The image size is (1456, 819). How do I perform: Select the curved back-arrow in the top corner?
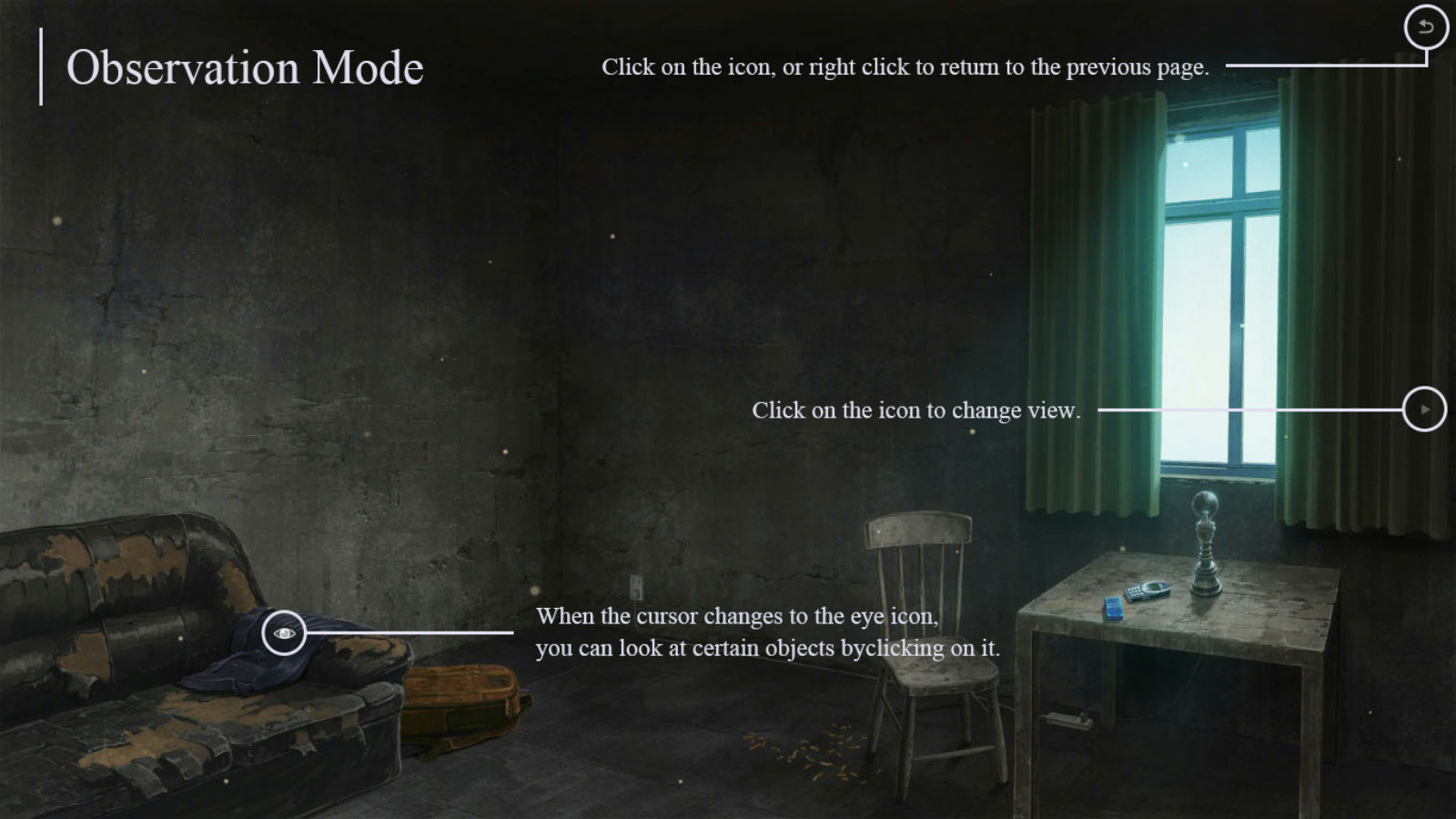[x=1425, y=28]
